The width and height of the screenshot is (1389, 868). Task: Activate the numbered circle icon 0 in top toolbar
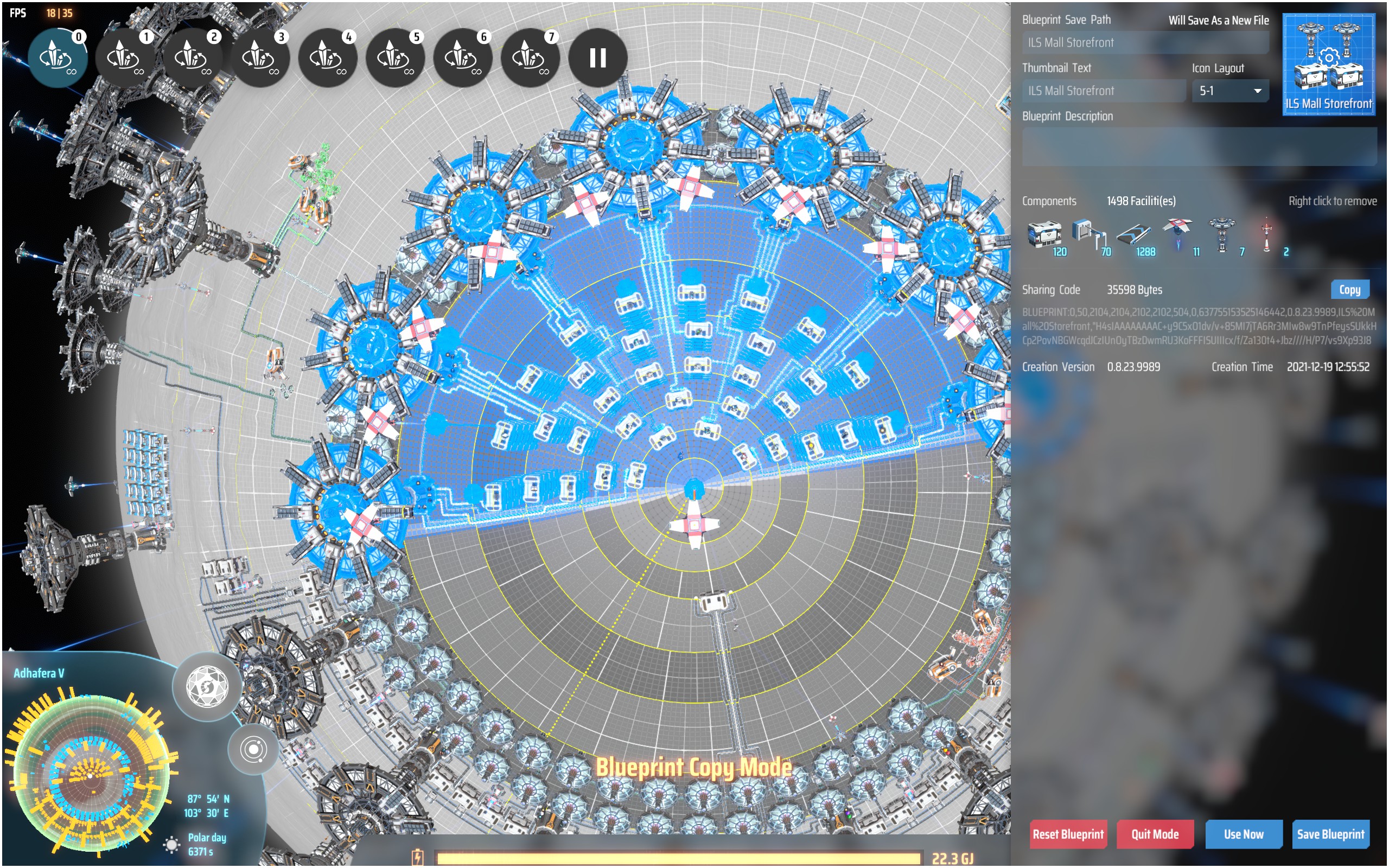pyautogui.click(x=58, y=58)
